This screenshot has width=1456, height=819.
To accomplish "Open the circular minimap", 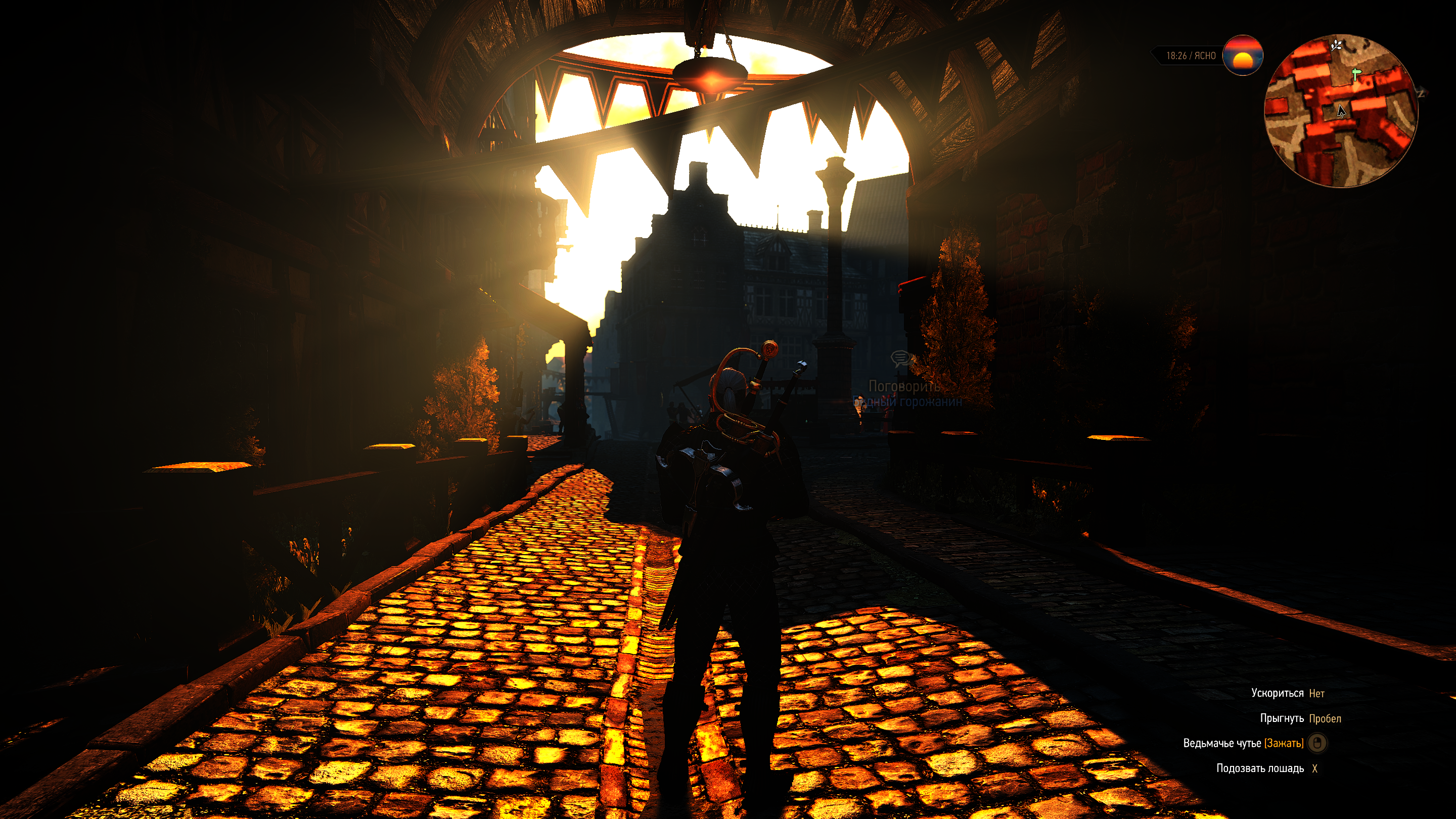I will [1341, 111].
